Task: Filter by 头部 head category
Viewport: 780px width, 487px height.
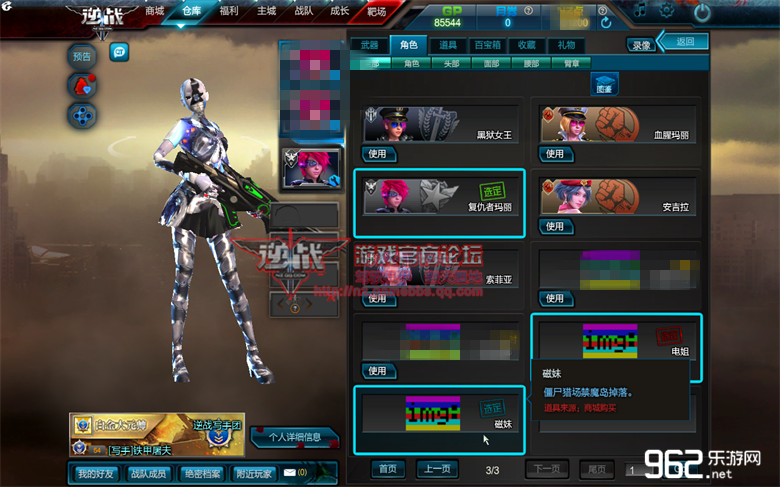Action: 452,63
